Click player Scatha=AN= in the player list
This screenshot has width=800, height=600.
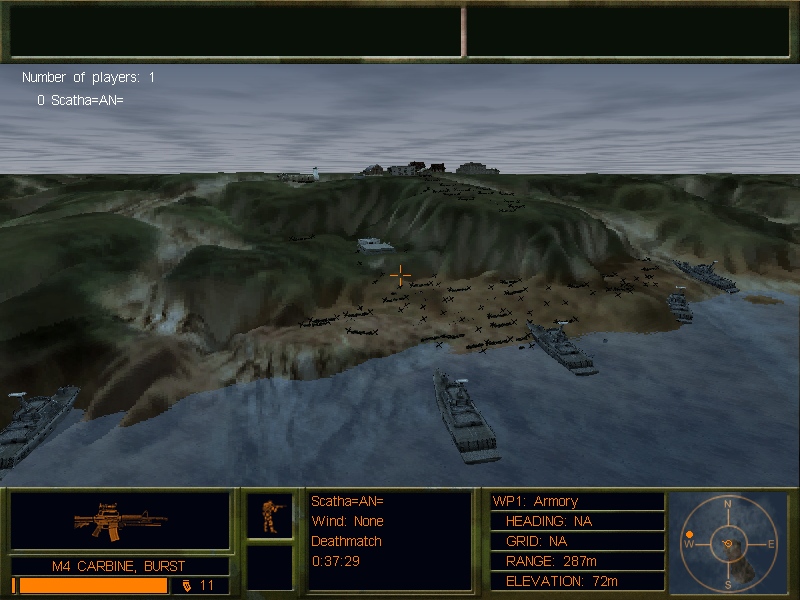pyautogui.click(x=80, y=100)
